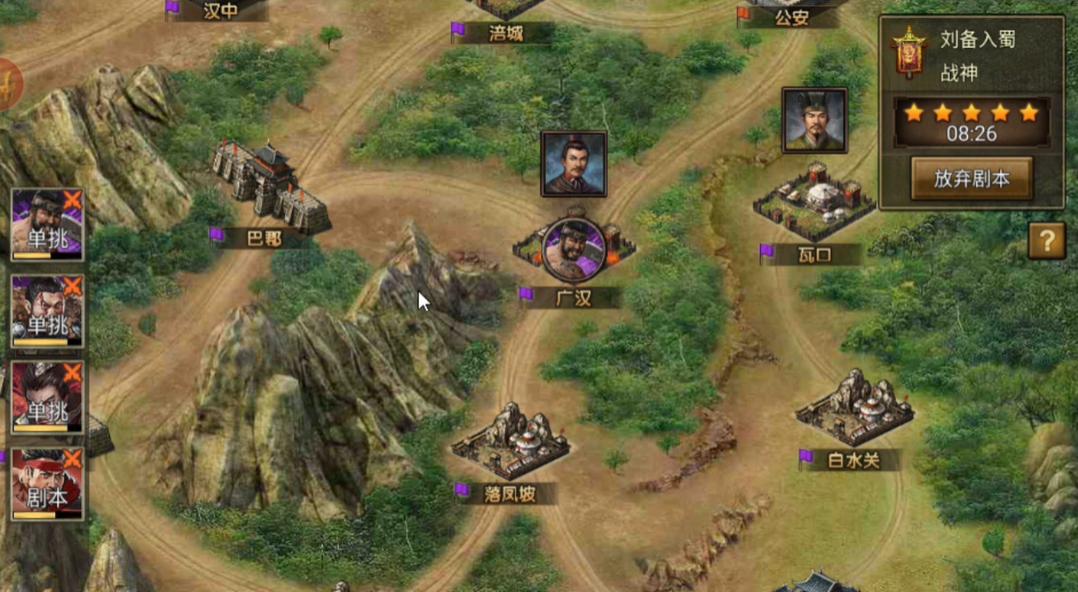
Task: Select the 巴郡 city label
Action: coord(263,238)
